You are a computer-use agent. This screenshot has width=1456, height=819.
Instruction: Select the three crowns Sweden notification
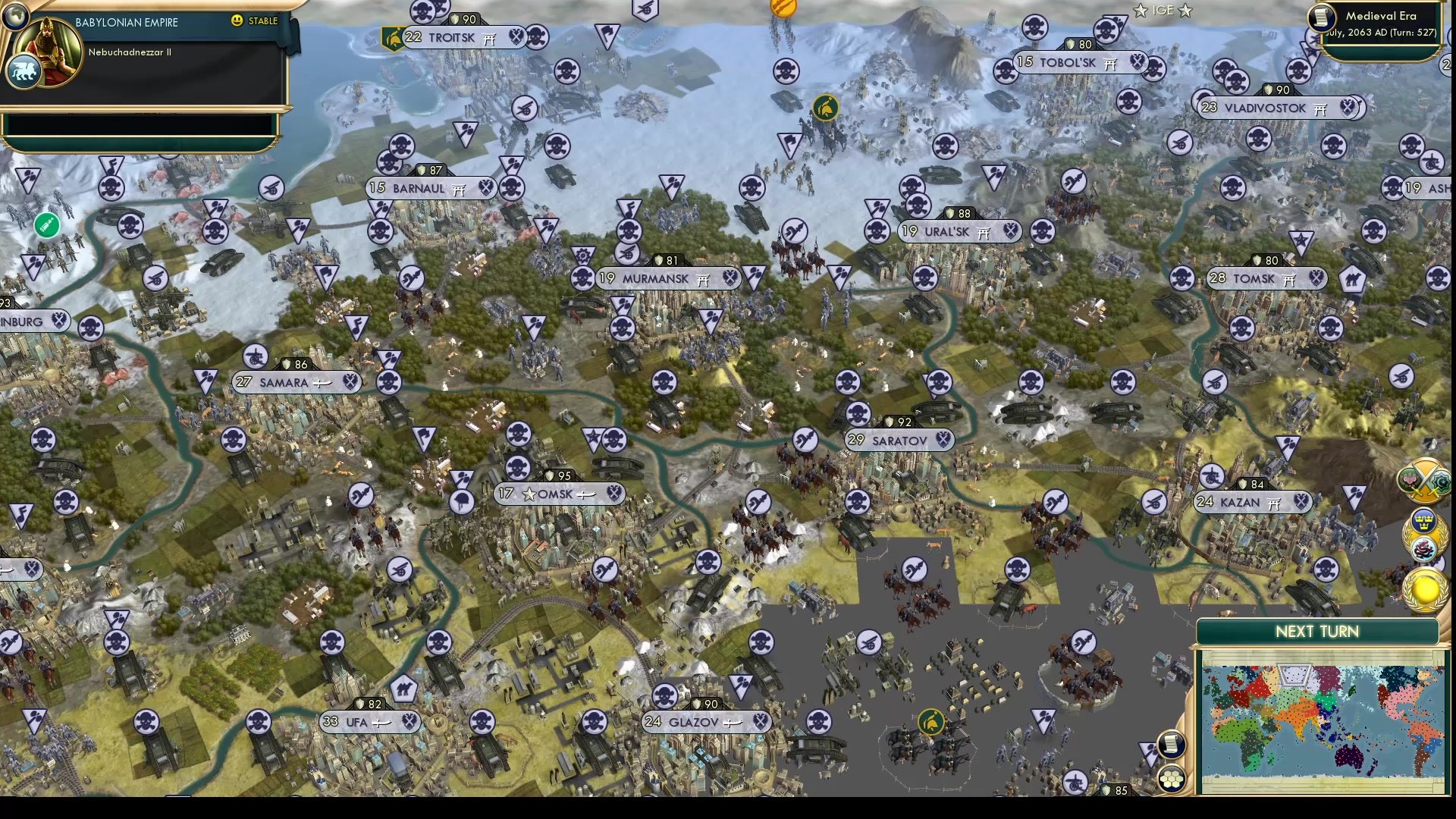tap(1422, 521)
